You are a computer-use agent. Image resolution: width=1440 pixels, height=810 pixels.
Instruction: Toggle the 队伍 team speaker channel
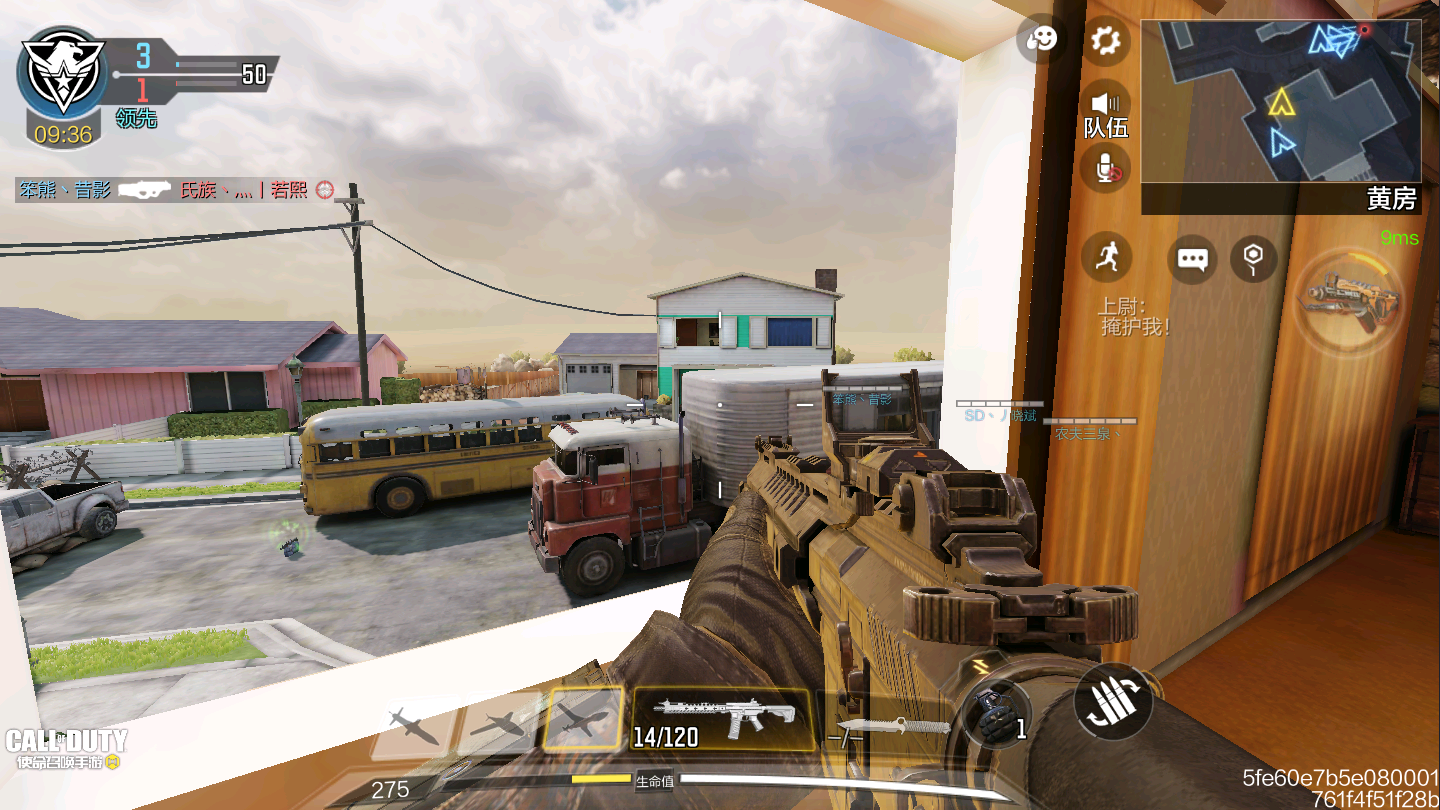(1107, 109)
